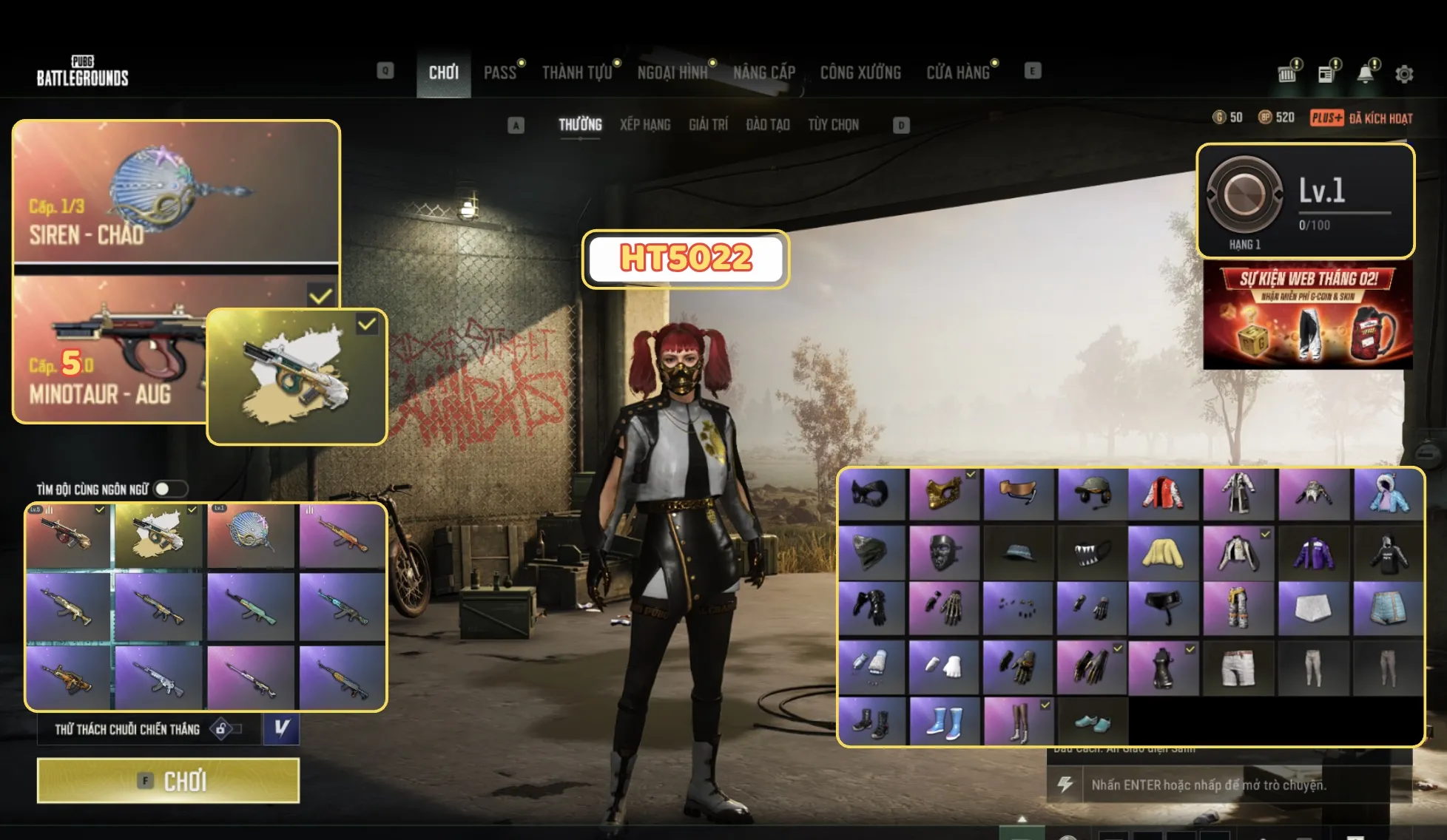Show notifications via the bell icon
The image size is (1447, 840).
click(1366, 74)
